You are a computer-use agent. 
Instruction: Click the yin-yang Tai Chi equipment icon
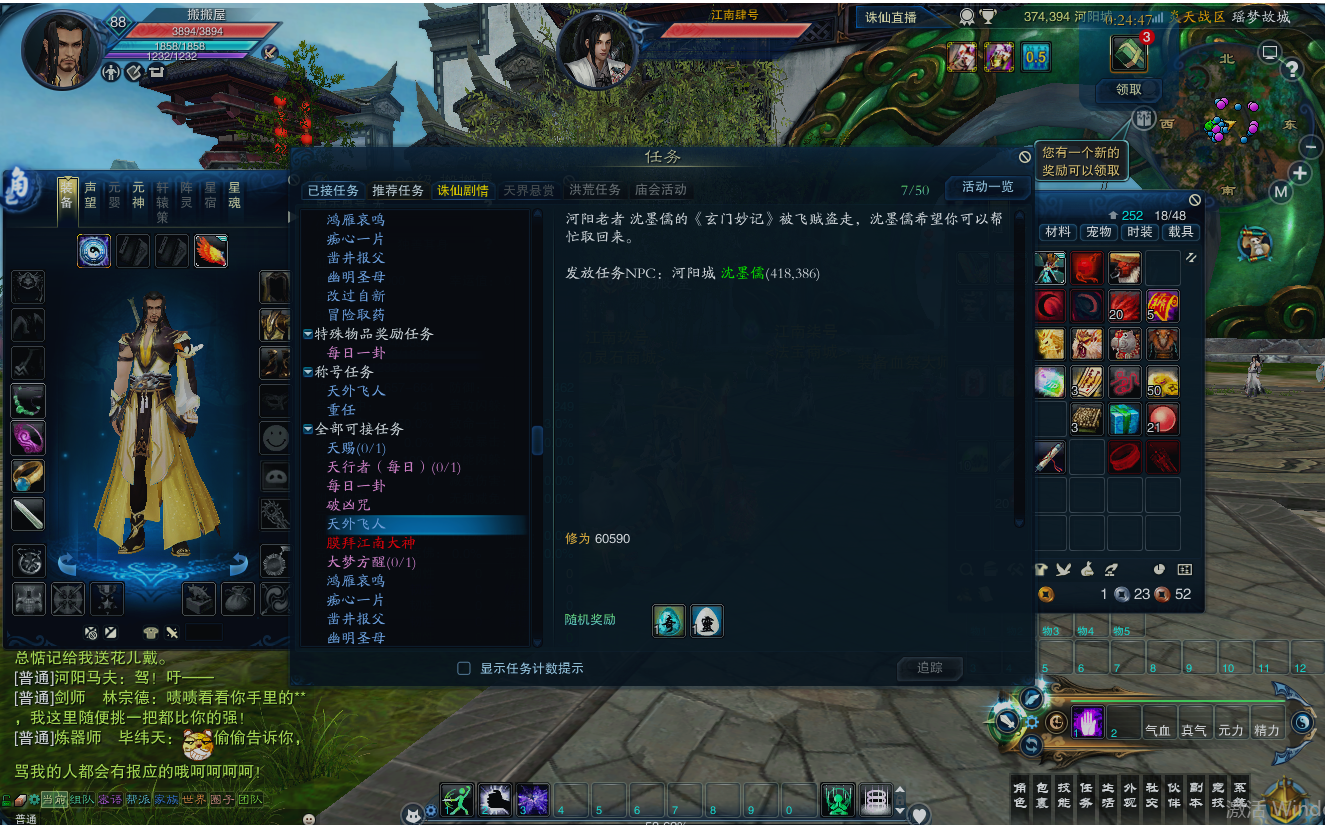93,251
